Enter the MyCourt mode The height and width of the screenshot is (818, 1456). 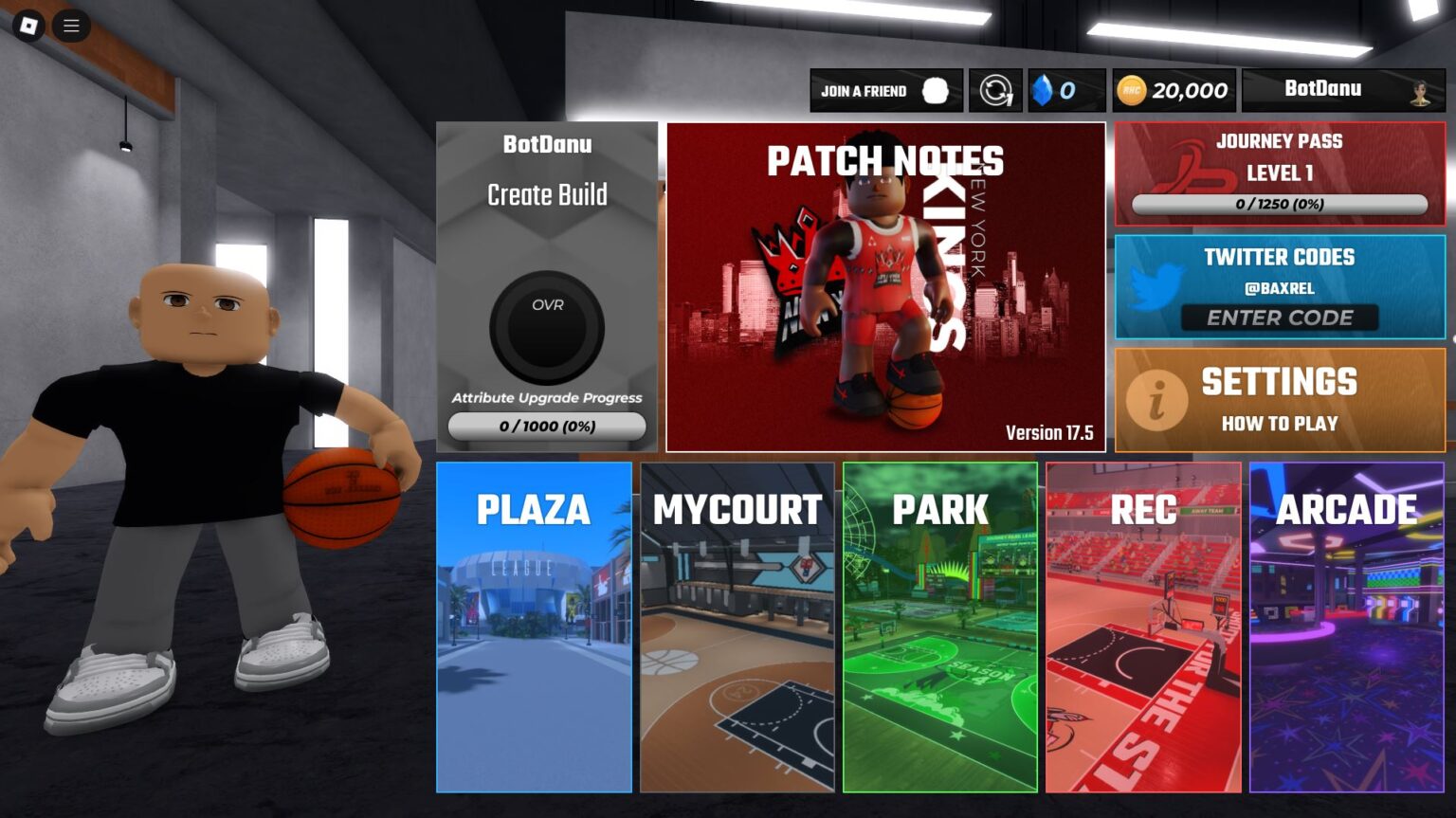tap(737, 627)
